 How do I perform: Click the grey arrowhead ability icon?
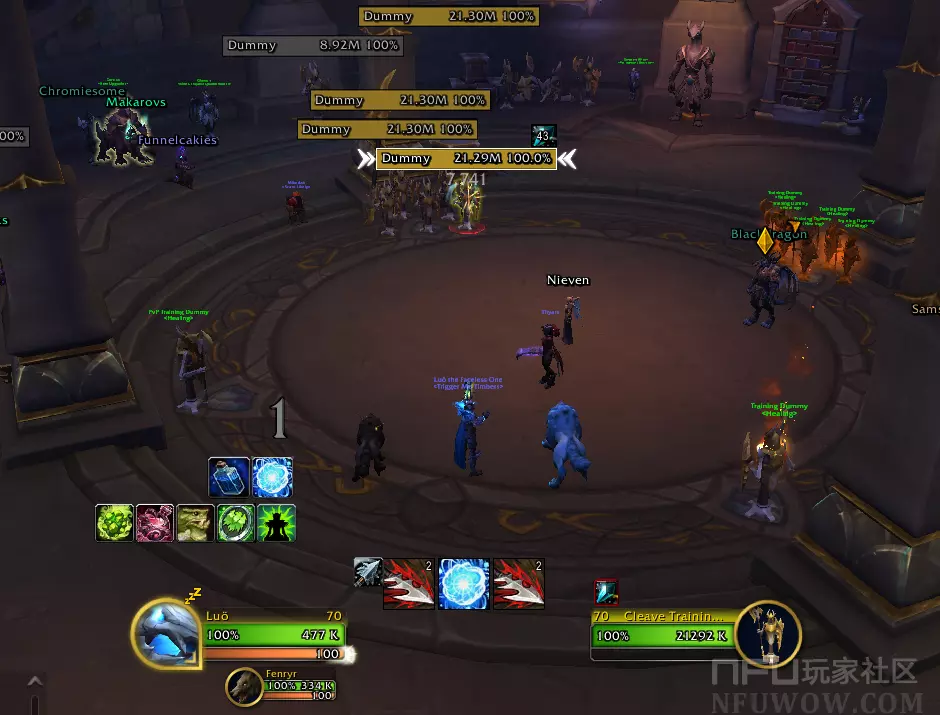click(367, 572)
